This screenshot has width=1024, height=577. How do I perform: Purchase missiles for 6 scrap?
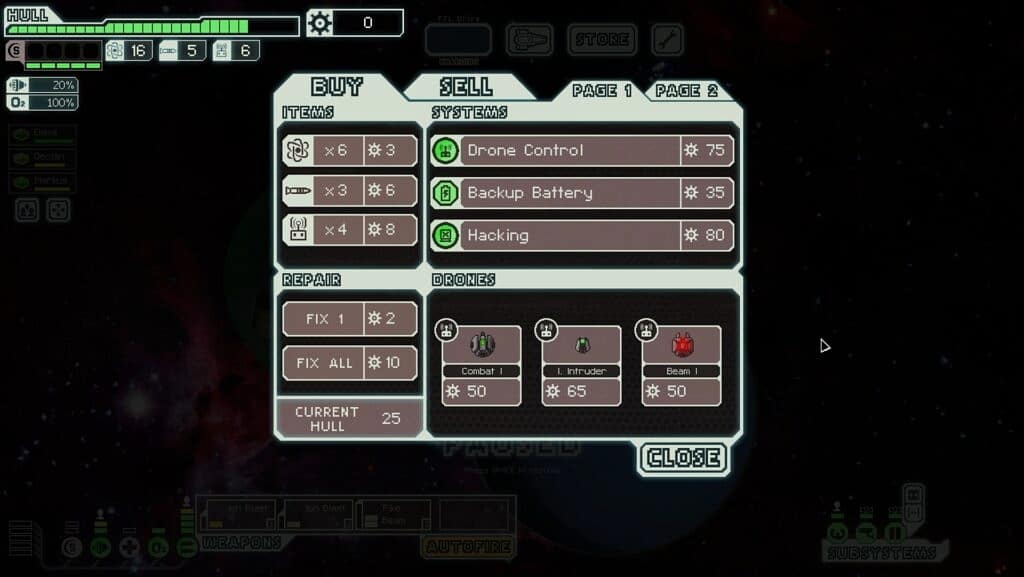pyautogui.click(x=350, y=191)
